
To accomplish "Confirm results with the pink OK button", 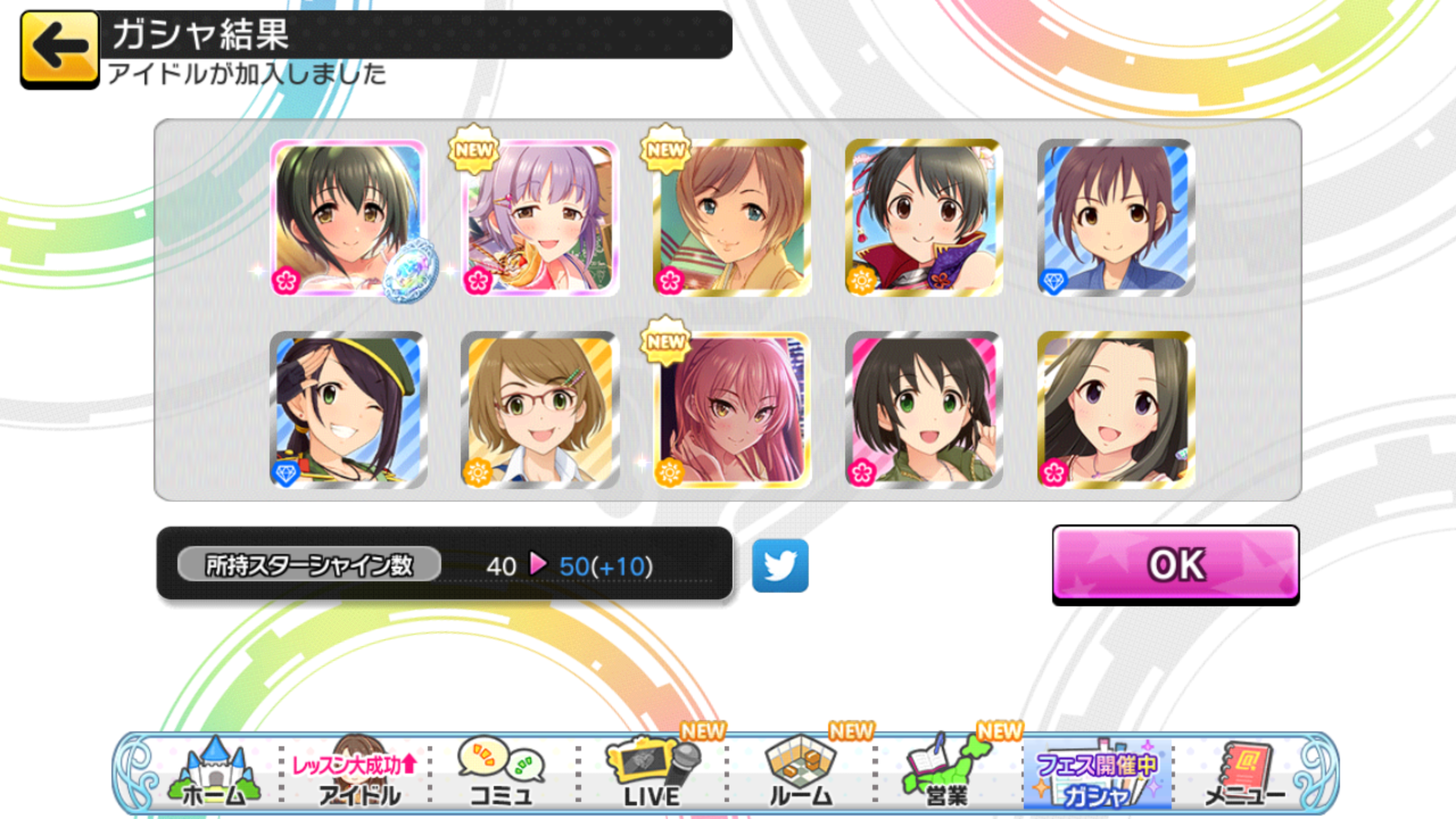I will pyautogui.click(x=1175, y=564).
